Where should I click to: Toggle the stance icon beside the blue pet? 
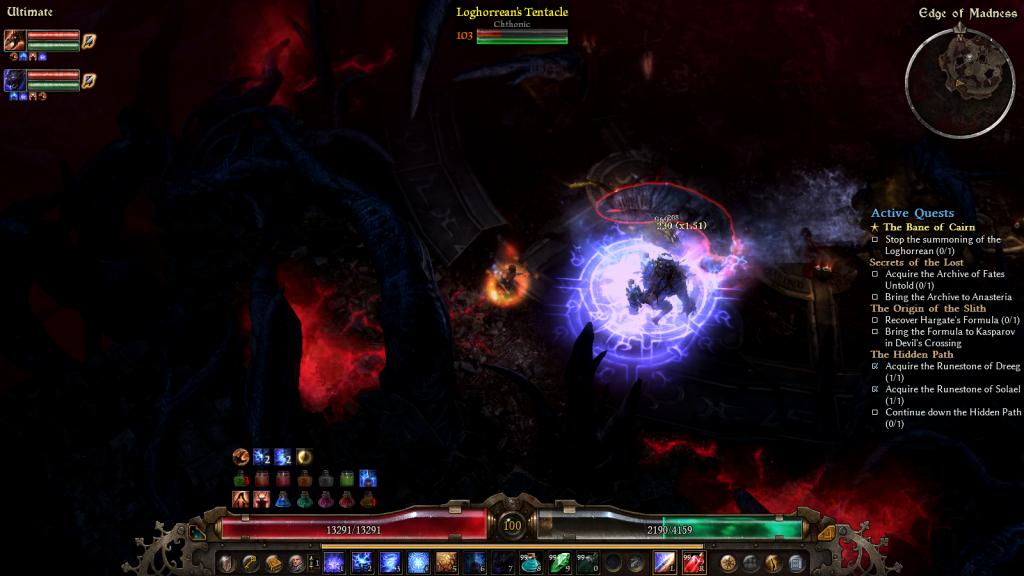89,80
